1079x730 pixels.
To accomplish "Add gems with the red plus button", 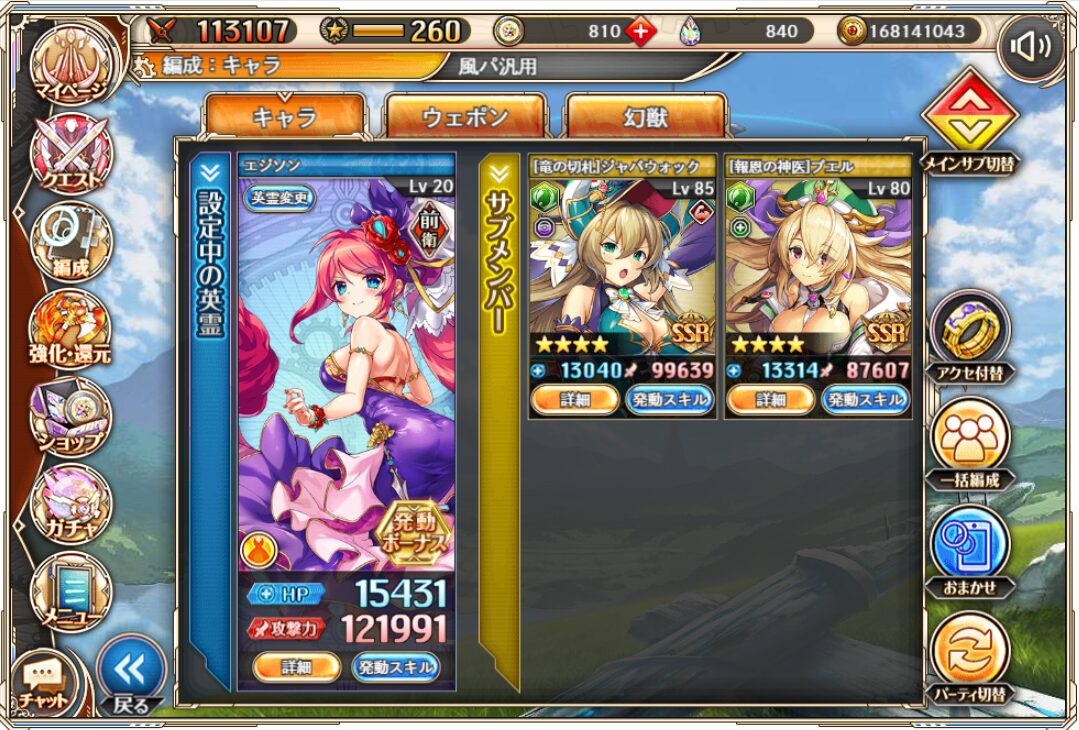I will 640,31.
